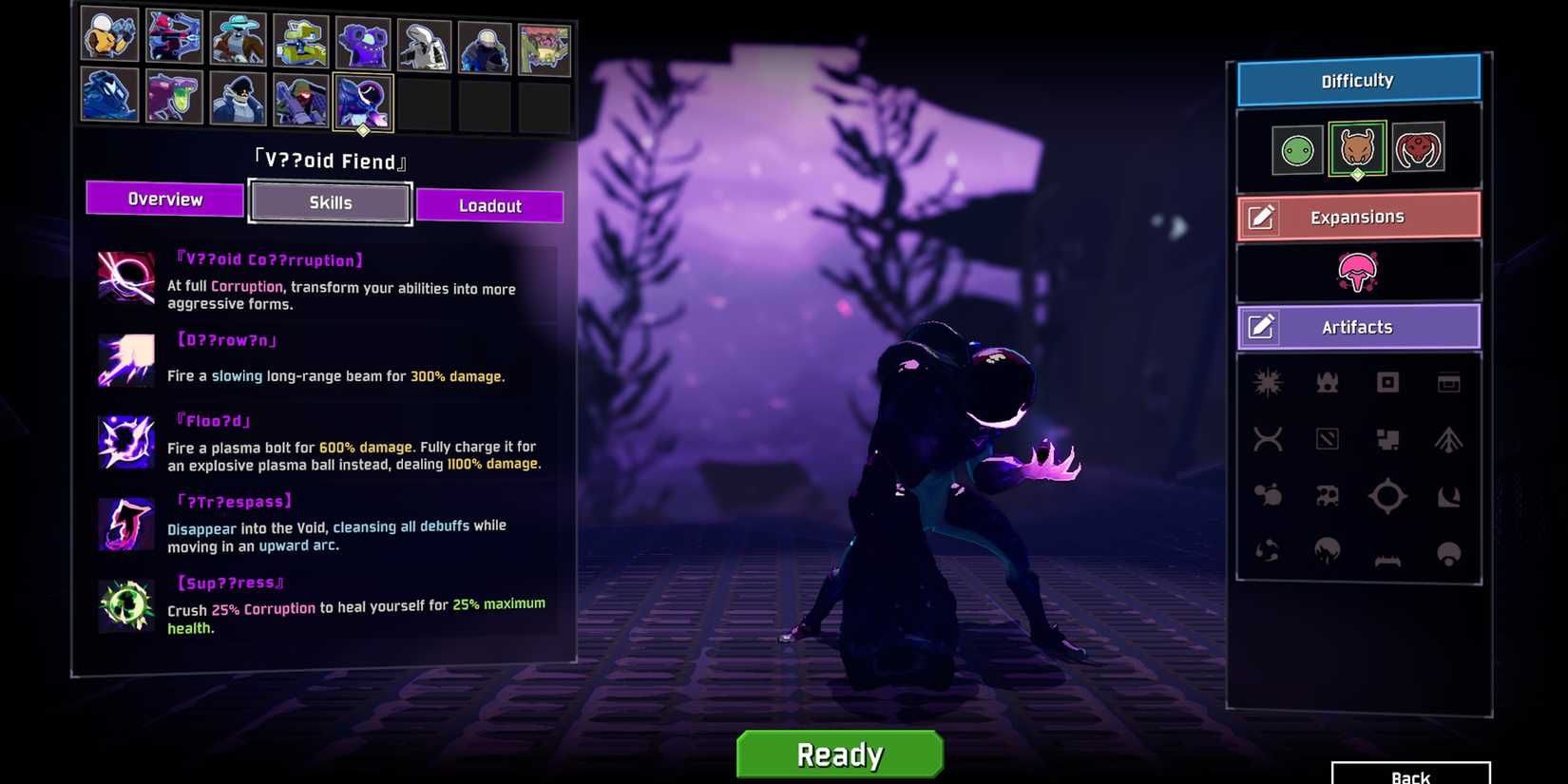This screenshot has height=784, width=1568.
Task: Expand the Artifacts panel header
Action: tap(1357, 327)
